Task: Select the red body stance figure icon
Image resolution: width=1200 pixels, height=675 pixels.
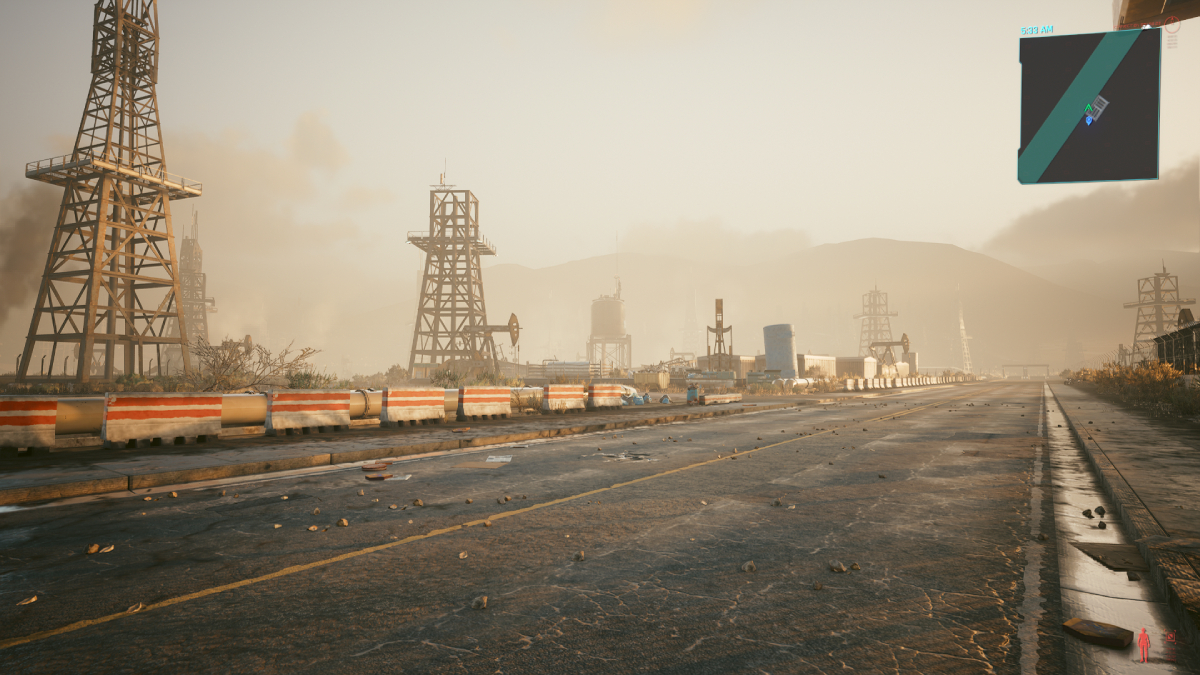Action: point(1143,645)
